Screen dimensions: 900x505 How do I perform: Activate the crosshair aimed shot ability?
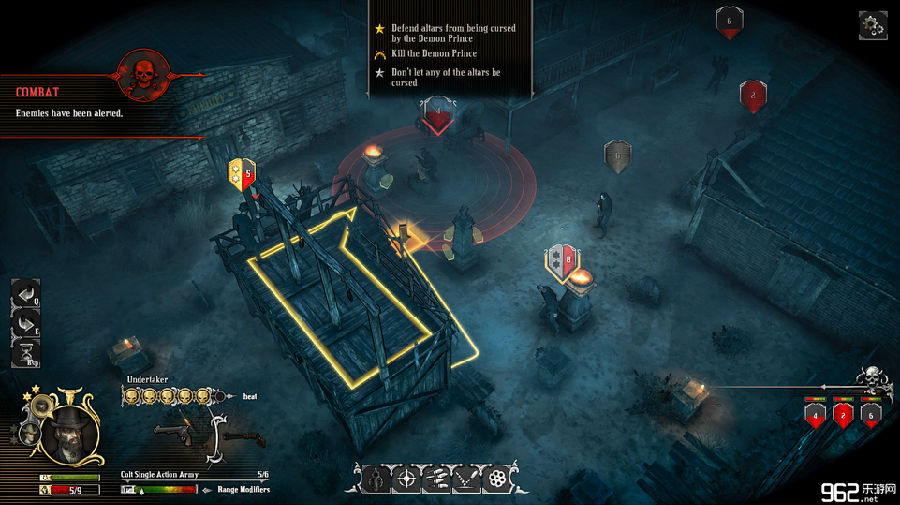point(406,480)
